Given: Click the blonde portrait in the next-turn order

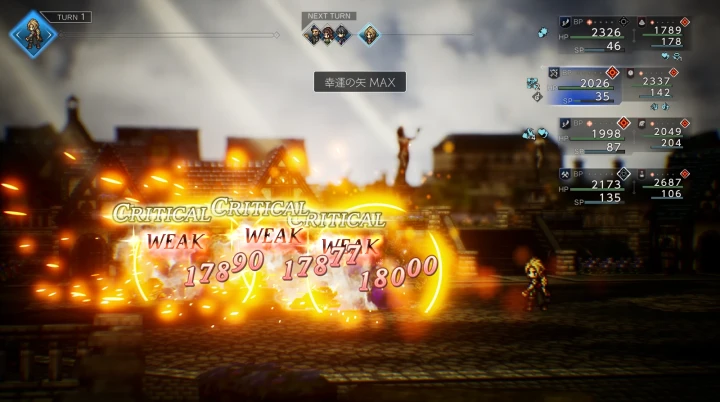Looking at the screenshot, I should tap(369, 34).
